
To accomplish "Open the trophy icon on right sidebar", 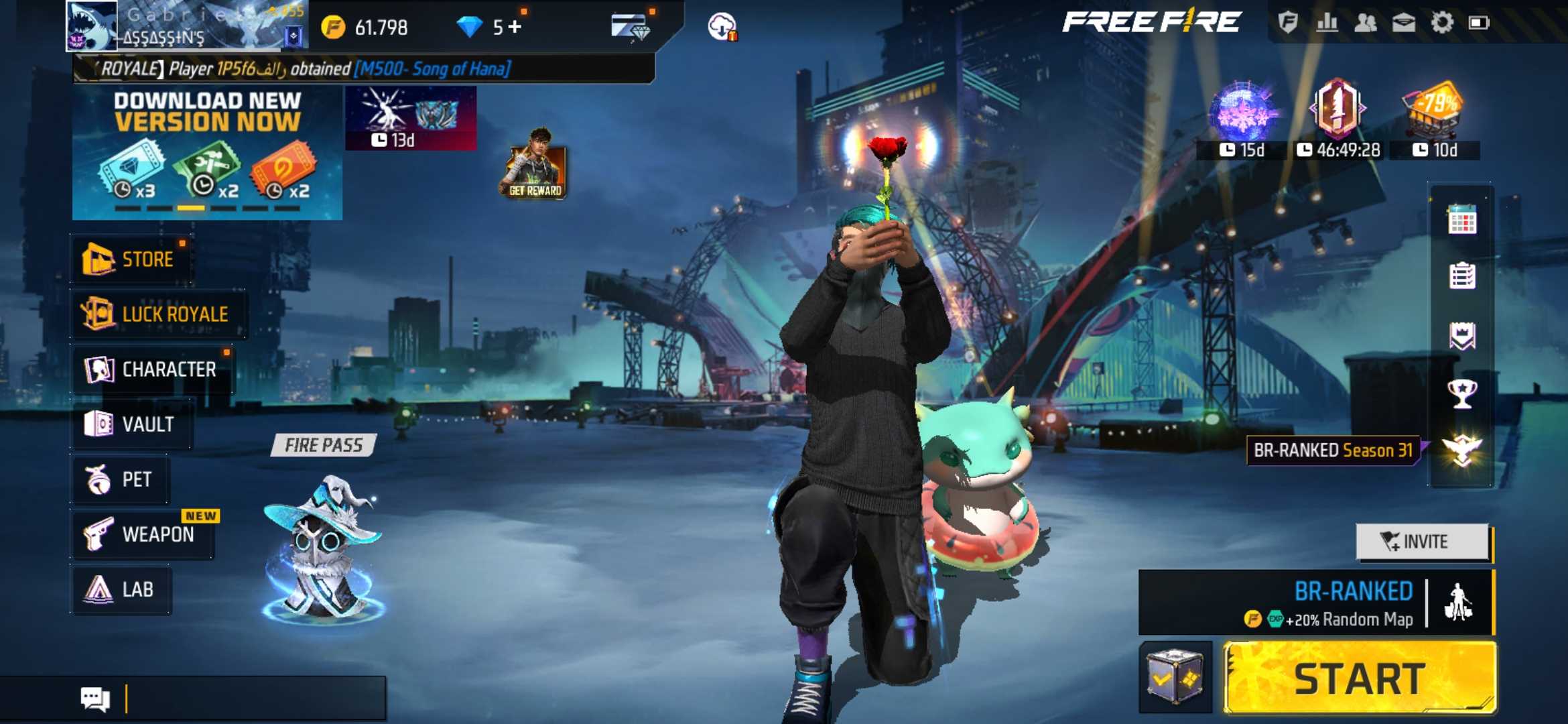I will pyautogui.click(x=1461, y=394).
